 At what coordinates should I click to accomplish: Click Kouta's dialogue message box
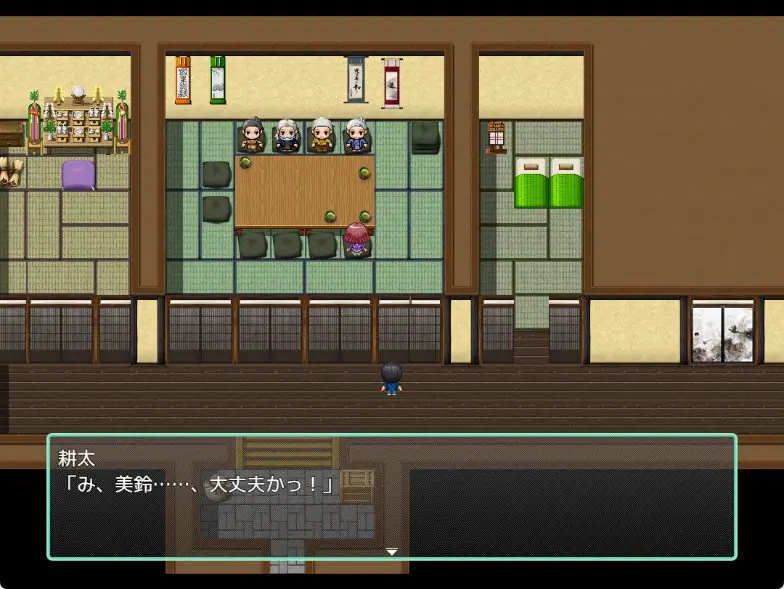[392, 496]
